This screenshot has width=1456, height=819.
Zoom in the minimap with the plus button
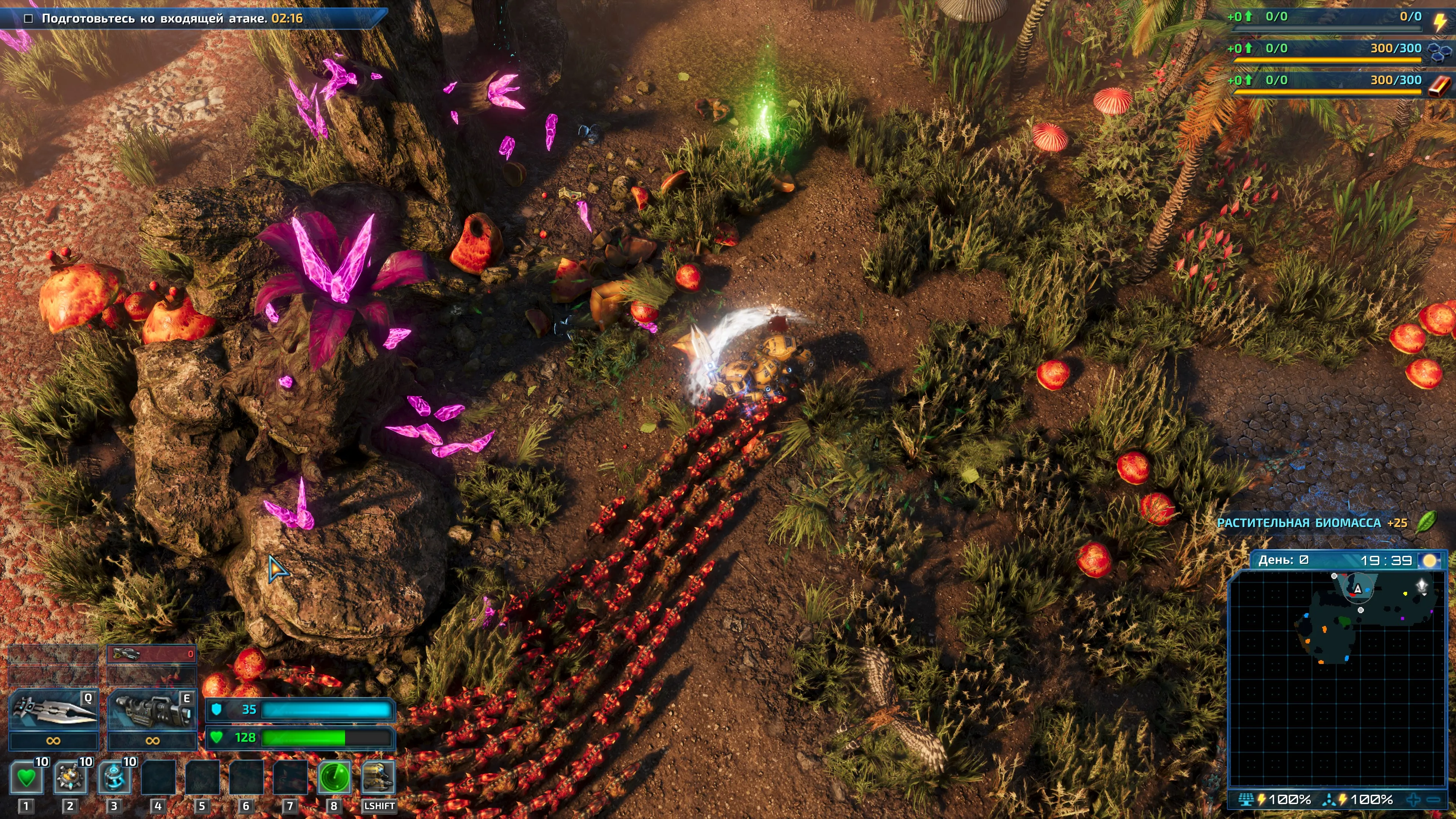click(1414, 799)
